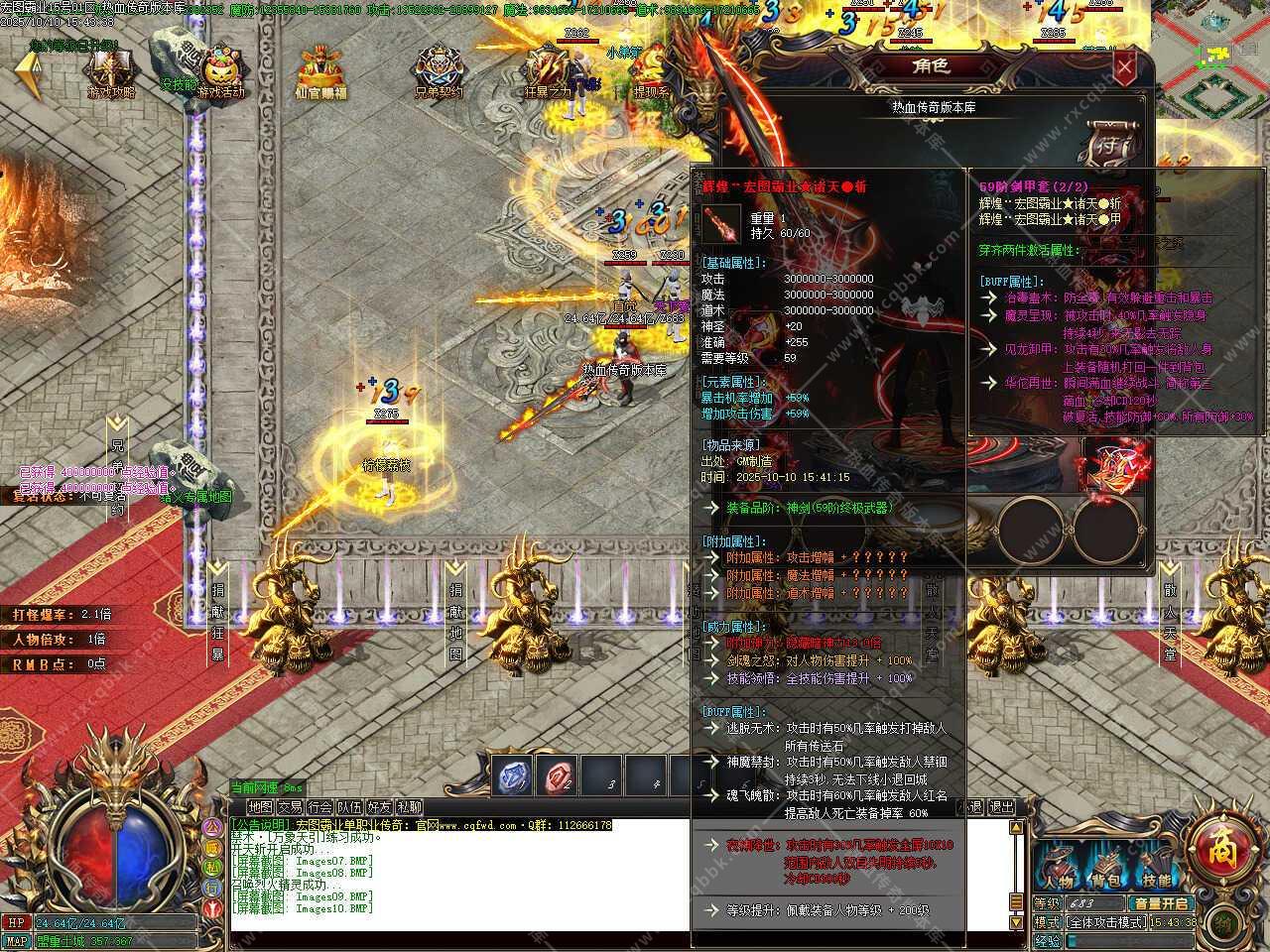This screenshot has height=952, width=1270.
Task: Open the 行会 guild button
Action: pyautogui.click(x=319, y=807)
